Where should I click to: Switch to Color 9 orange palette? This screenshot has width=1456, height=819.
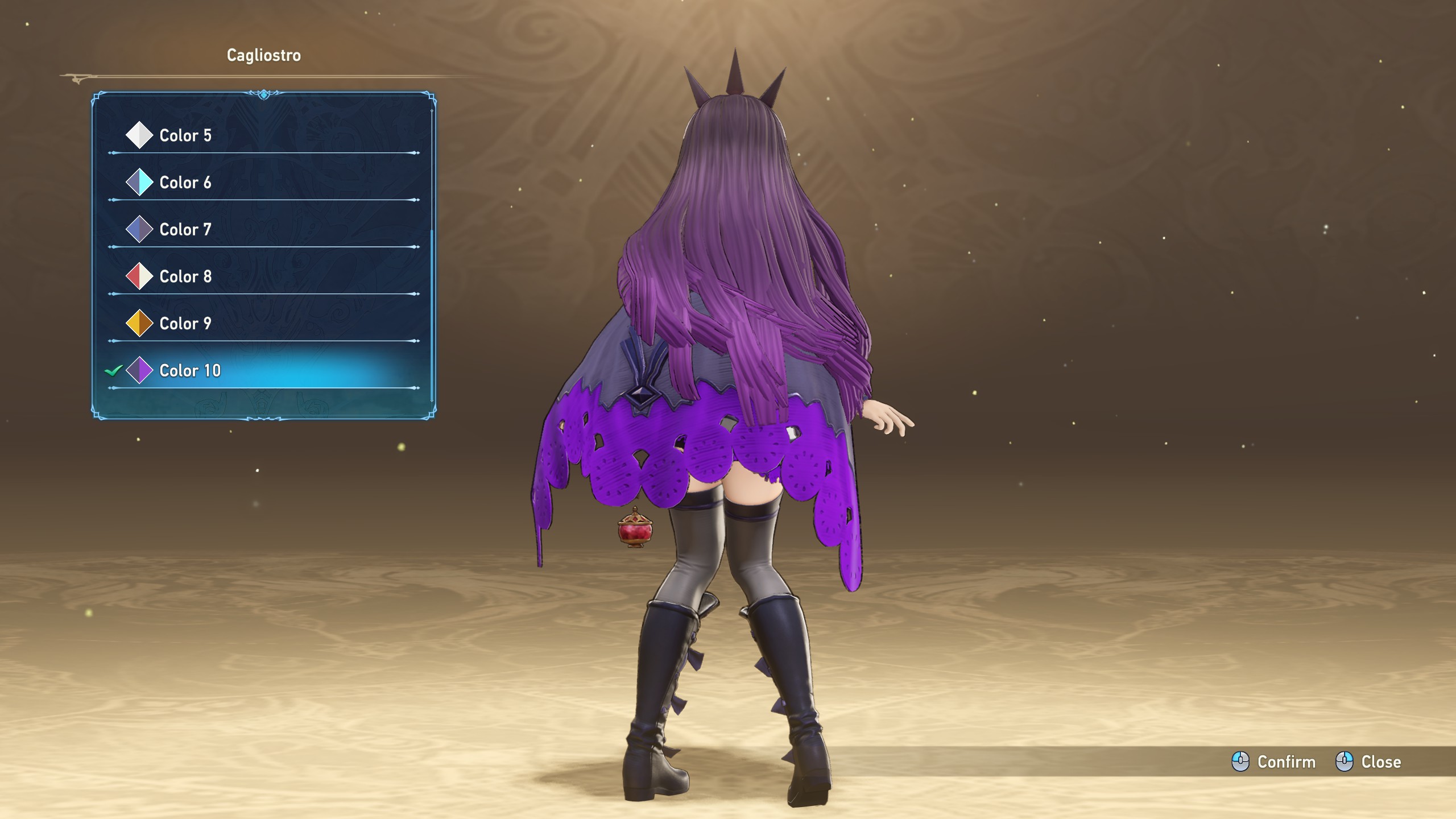(x=185, y=324)
